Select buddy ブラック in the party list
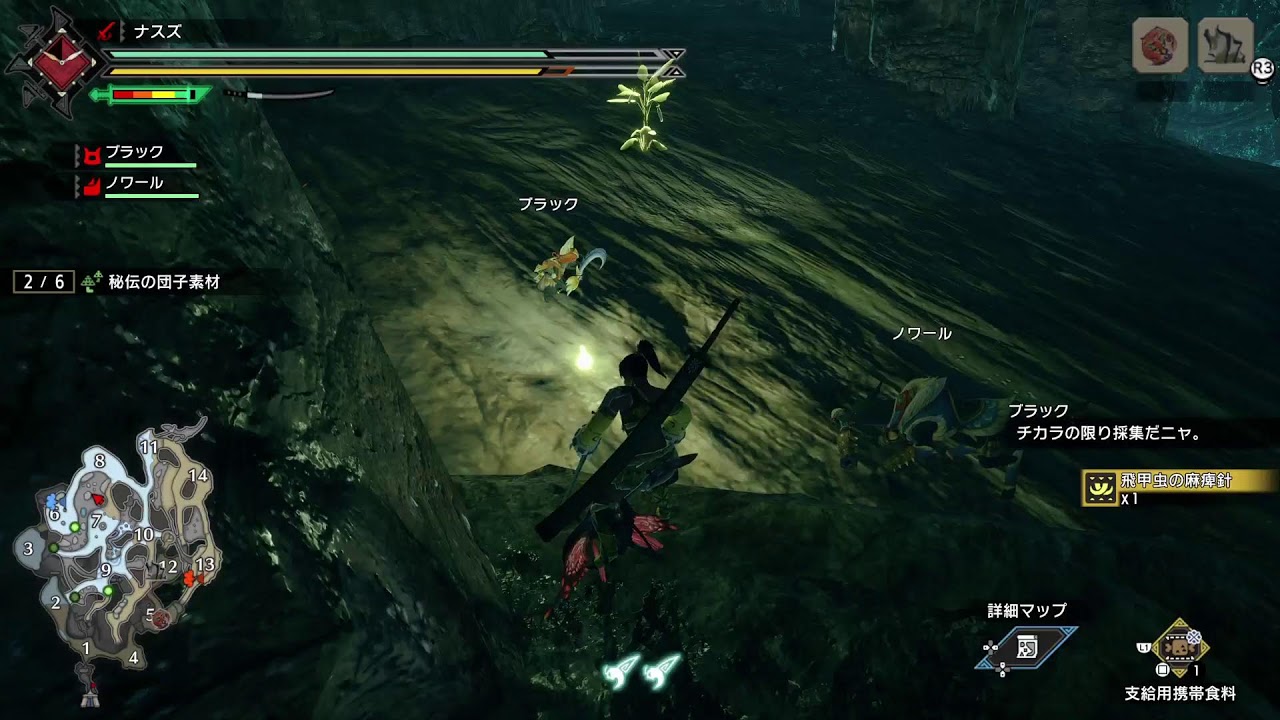 134,153
